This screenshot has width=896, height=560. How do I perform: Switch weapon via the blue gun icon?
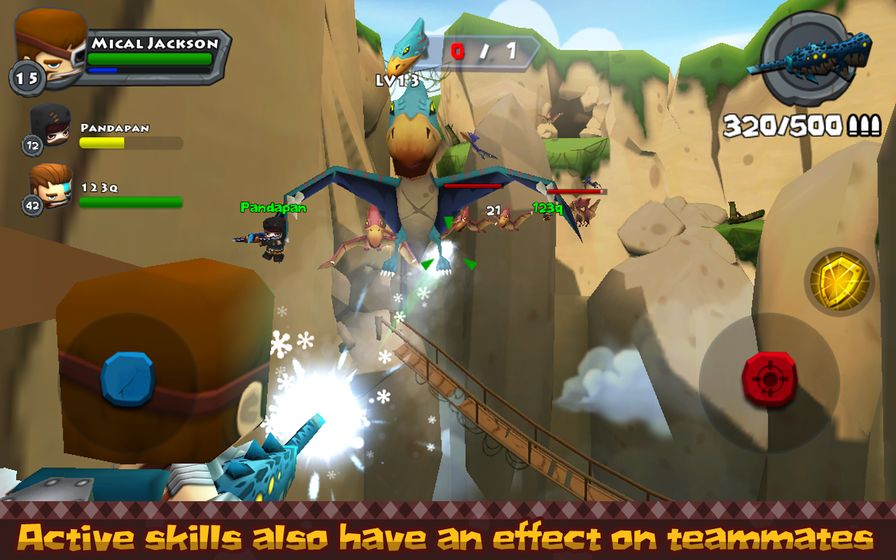point(815,58)
